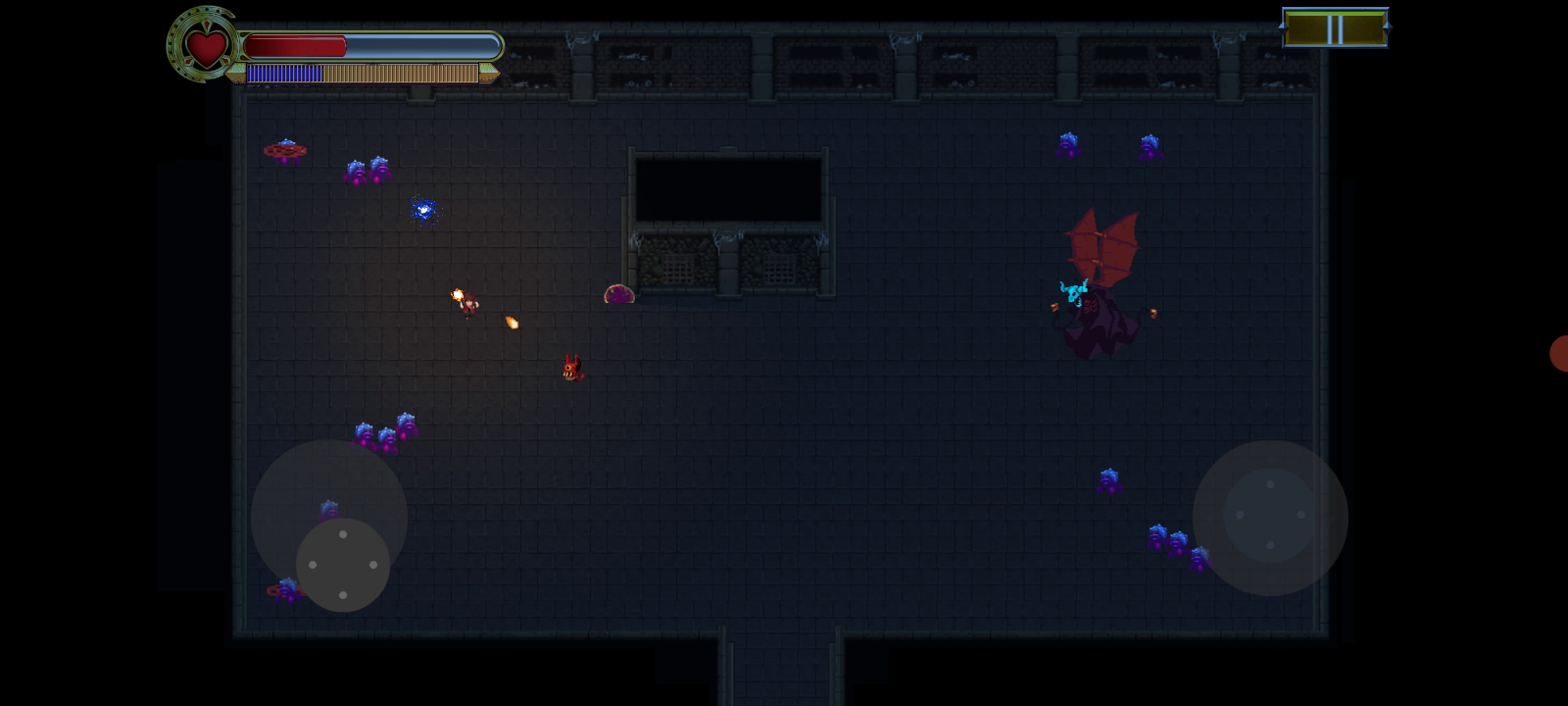Click the fireball projectile in flight
Viewport: 1568px width, 706px height.
(x=511, y=322)
